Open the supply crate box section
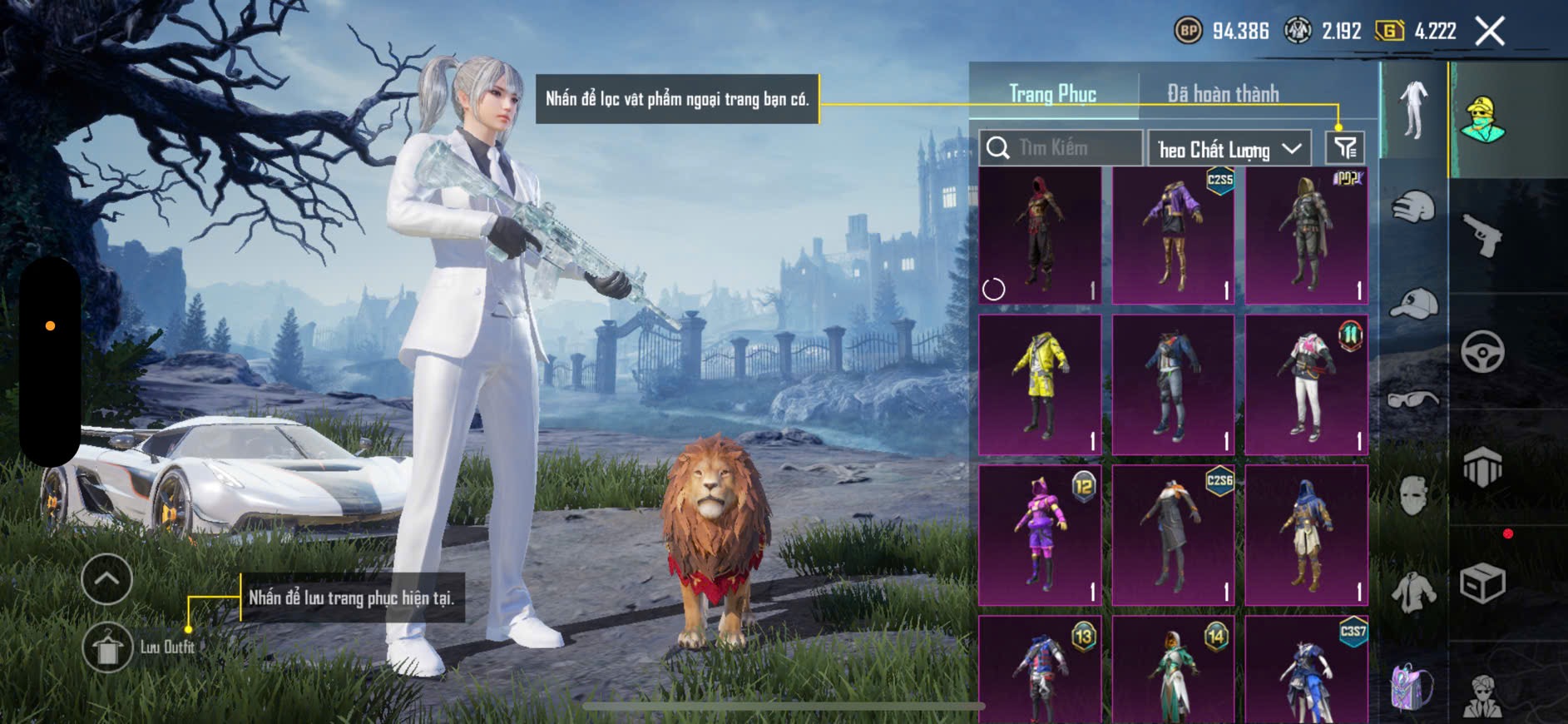 [x=1483, y=583]
